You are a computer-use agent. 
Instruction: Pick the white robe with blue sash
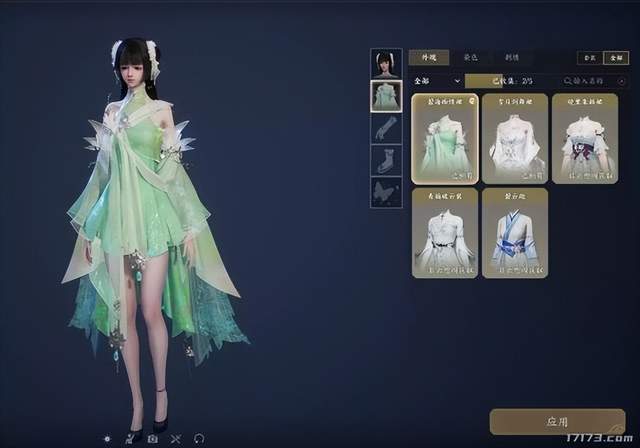pyautogui.click(x=515, y=232)
